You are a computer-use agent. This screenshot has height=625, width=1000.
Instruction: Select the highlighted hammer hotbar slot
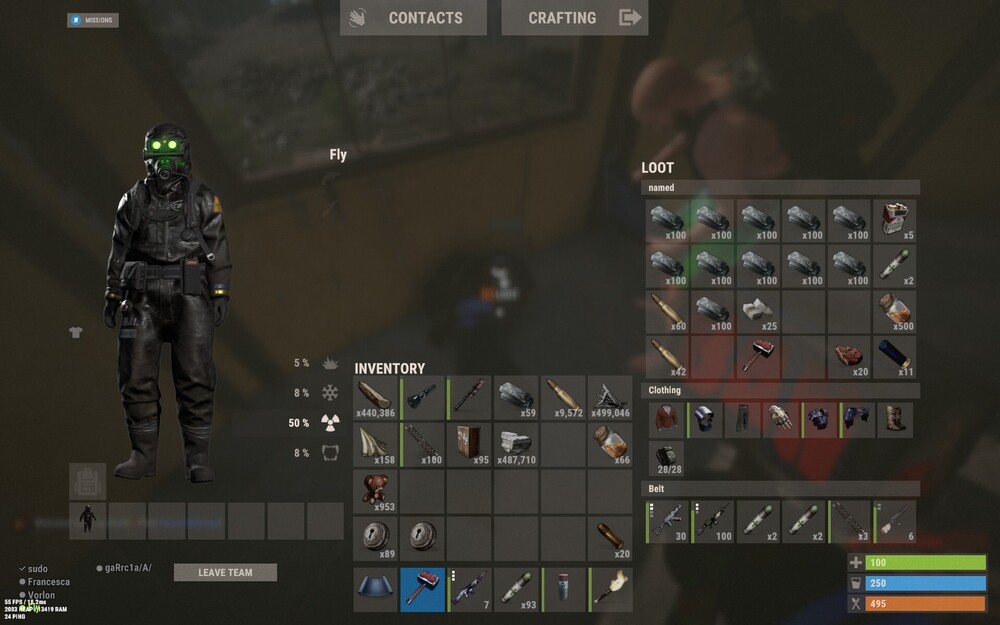pos(423,589)
